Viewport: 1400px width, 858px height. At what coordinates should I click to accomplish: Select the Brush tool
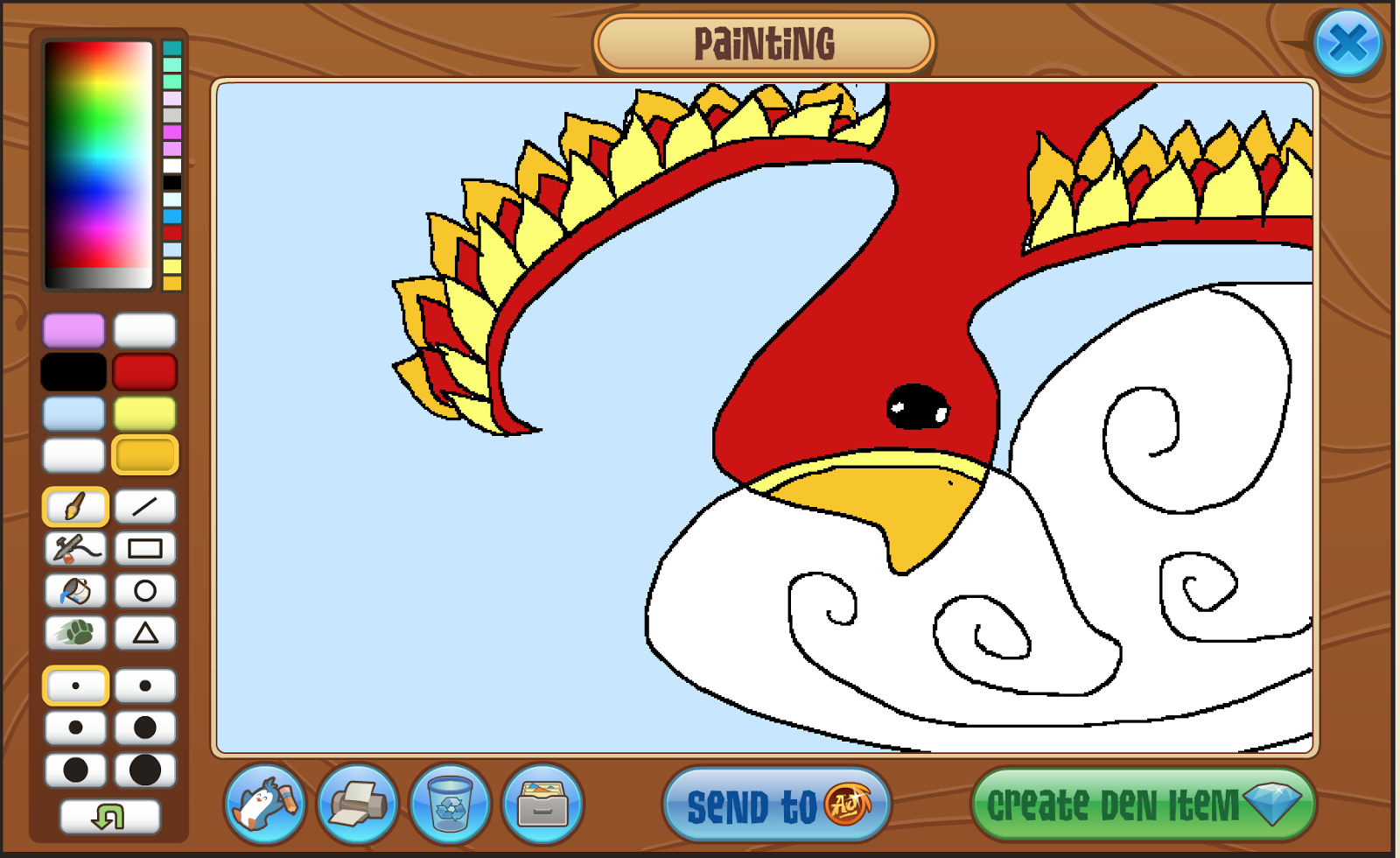pyautogui.click(x=74, y=506)
